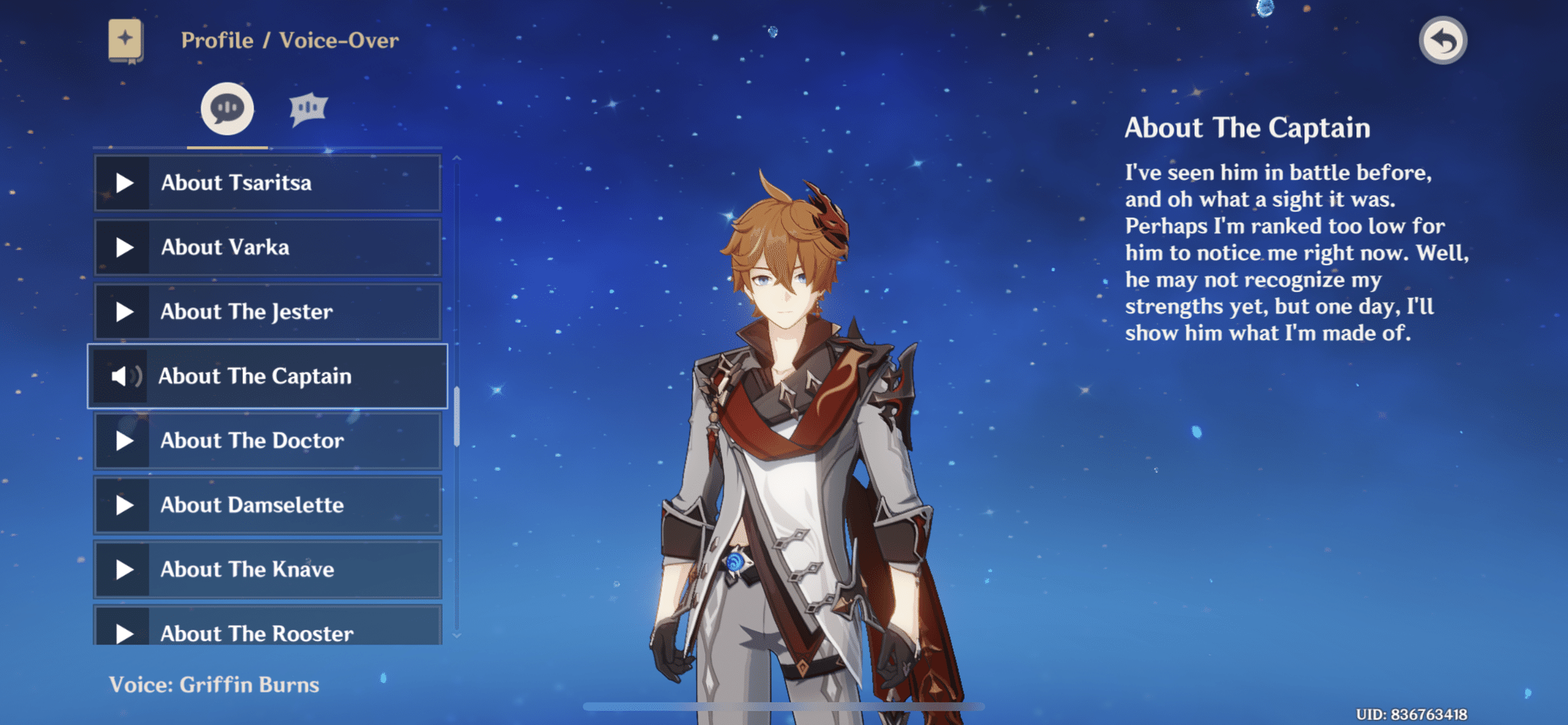This screenshot has height=725, width=1568.
Task: Click the selected About The Captain entry
Action: point(267,376)
